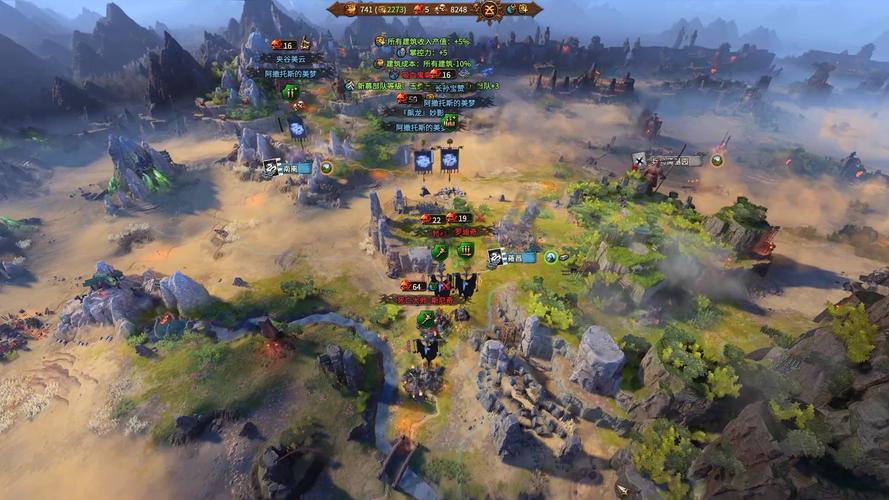Click the faction emblem in the top bar
The image size is (889, 500).
pyautogui.click(x=490, y=10)
